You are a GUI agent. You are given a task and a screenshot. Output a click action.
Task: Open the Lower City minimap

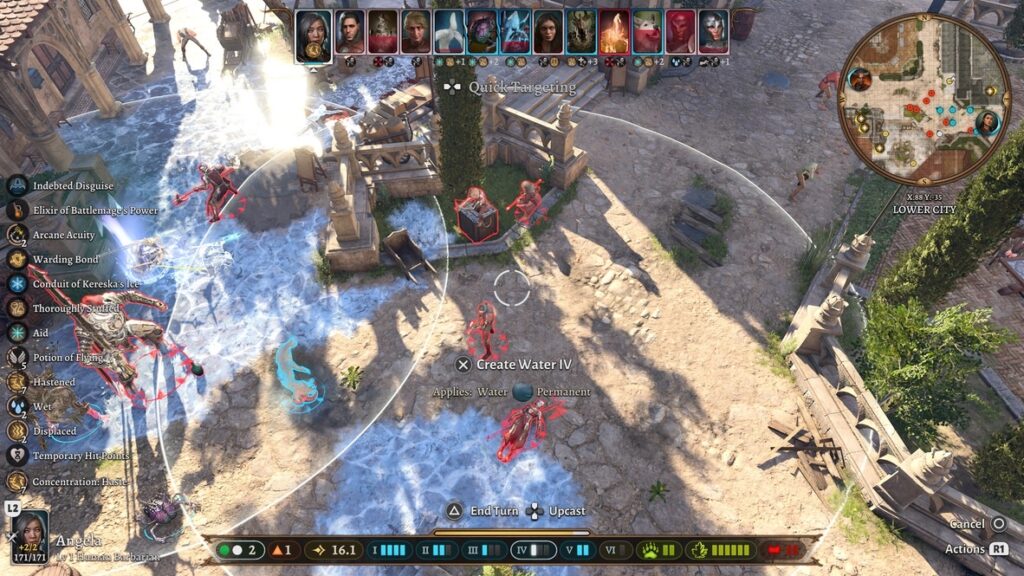[x=924, y=98]
